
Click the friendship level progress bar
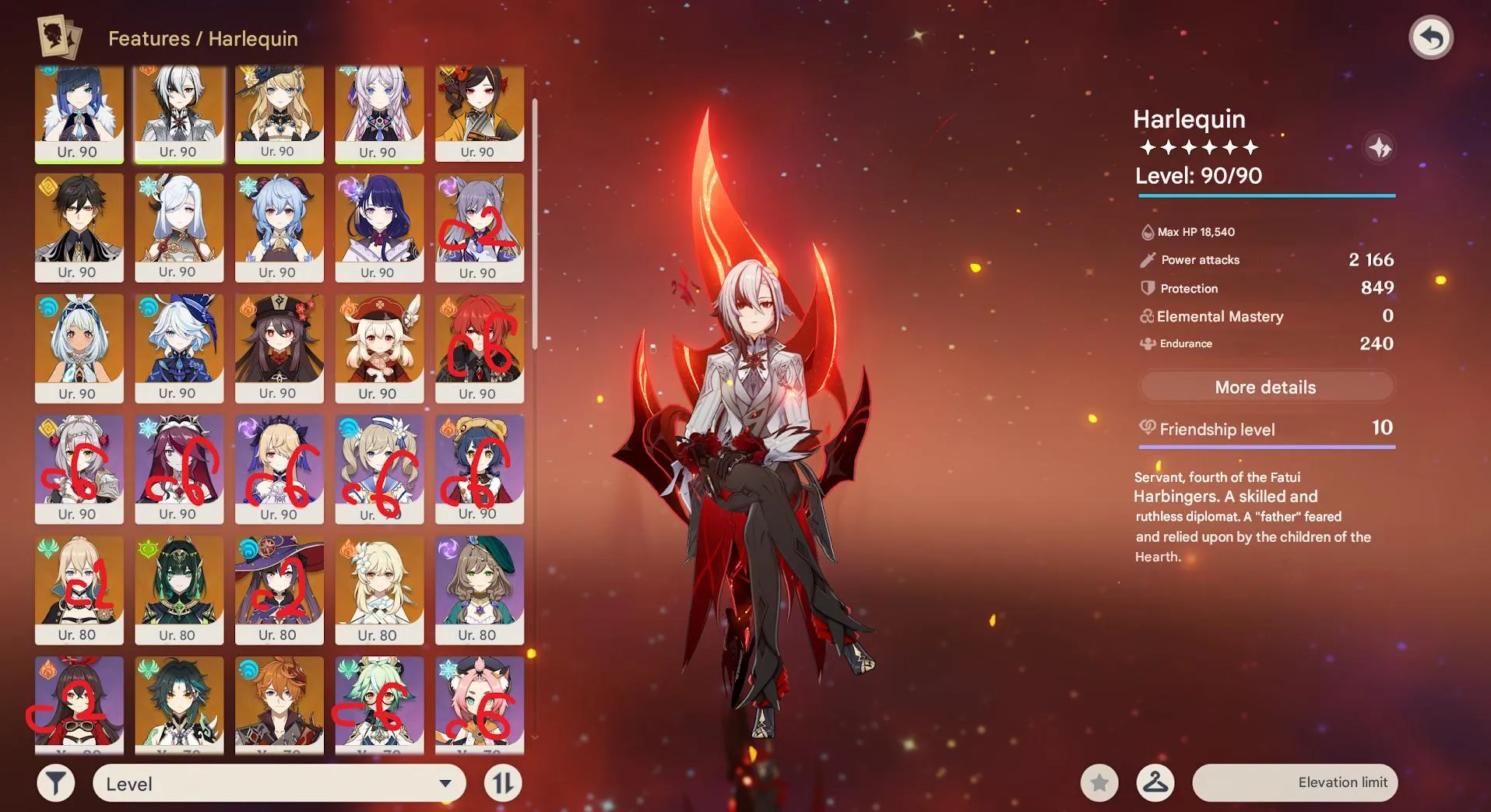coord(1267,445)
